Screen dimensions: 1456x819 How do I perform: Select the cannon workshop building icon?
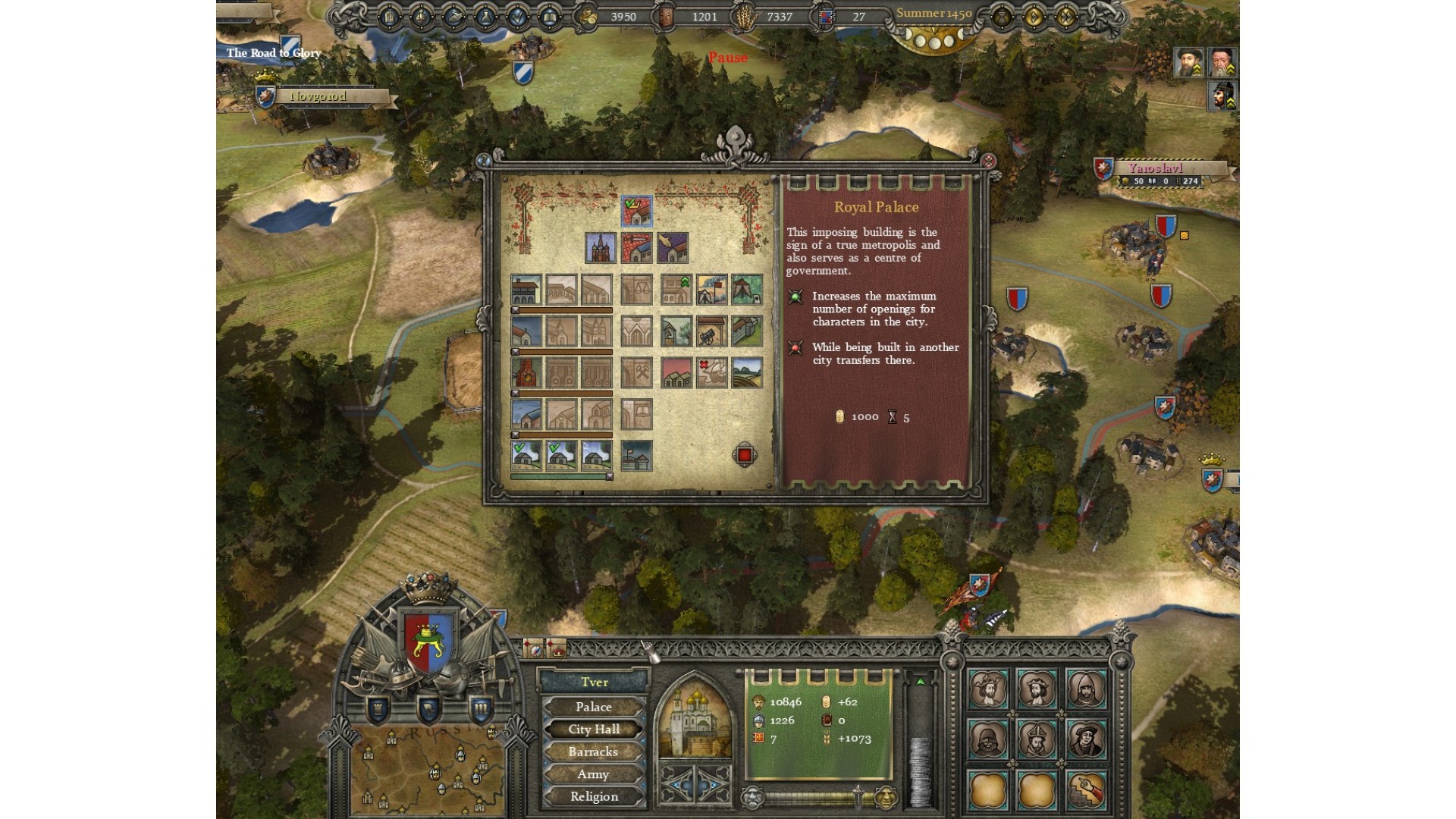pyautogui.click(x=712, y=331)
